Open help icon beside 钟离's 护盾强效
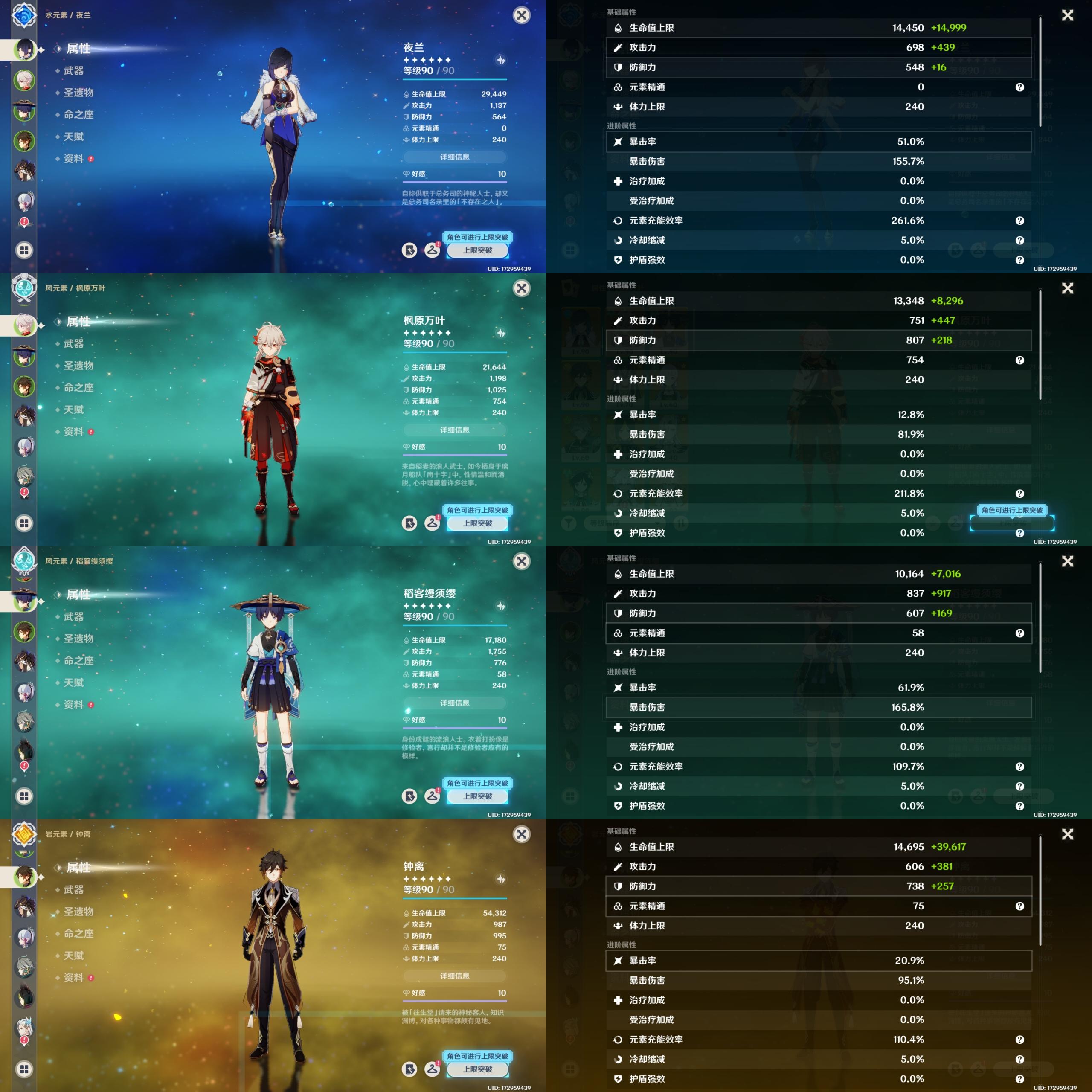This screenshot has width=1092, height=1092. pos(1019,1079)
